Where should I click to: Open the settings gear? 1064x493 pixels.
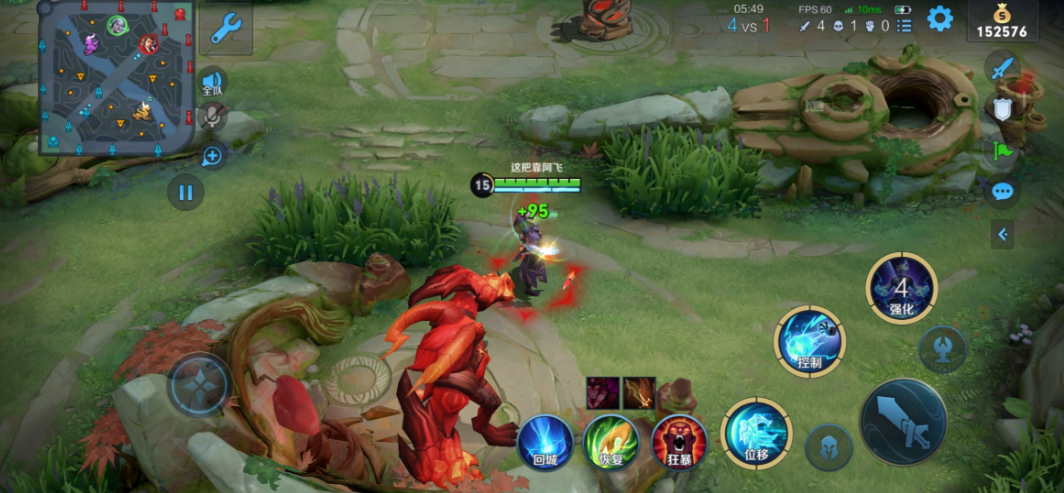939,19
